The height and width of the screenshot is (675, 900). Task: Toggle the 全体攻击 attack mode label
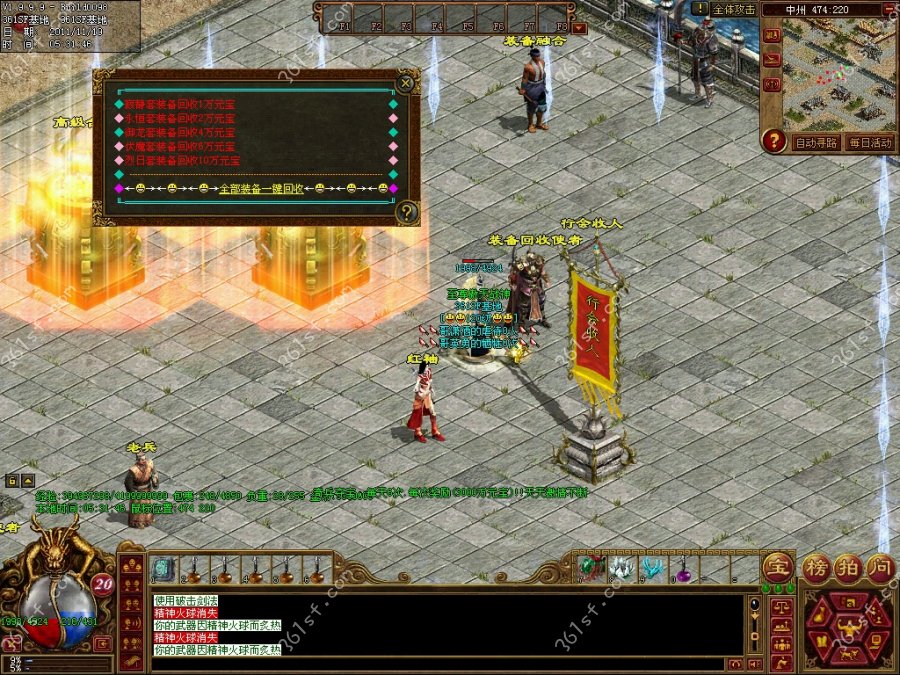(x=734, y=9)
